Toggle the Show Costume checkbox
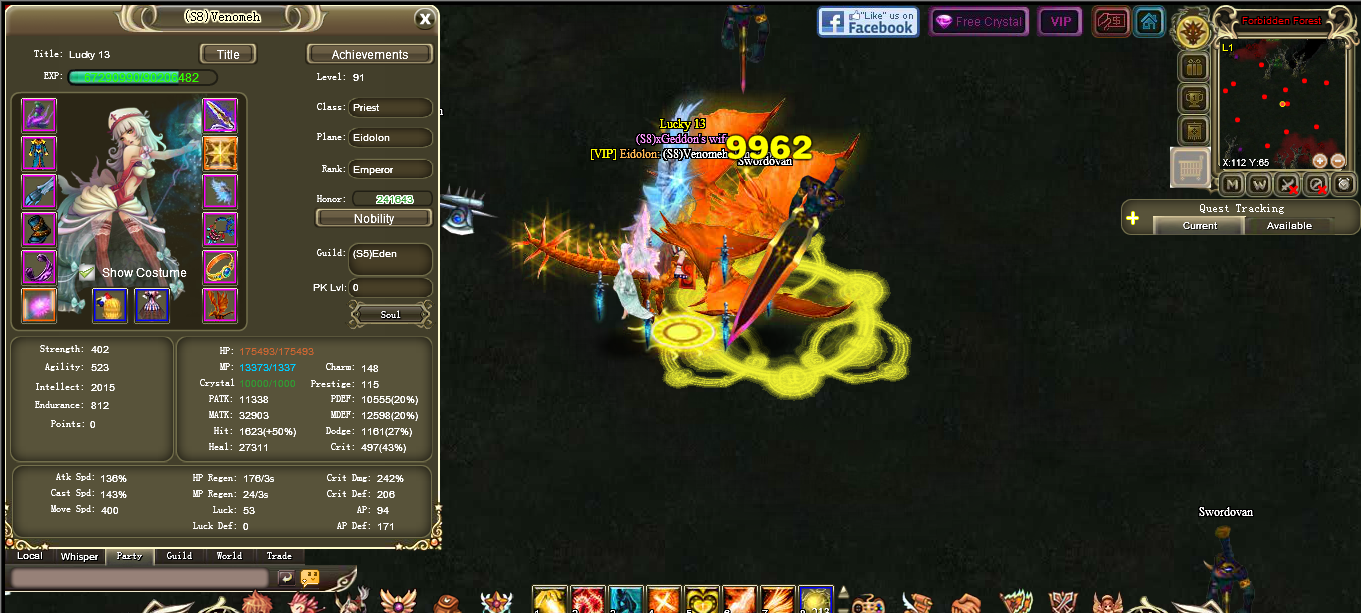 pyautogui.click(x=87, y=272)
